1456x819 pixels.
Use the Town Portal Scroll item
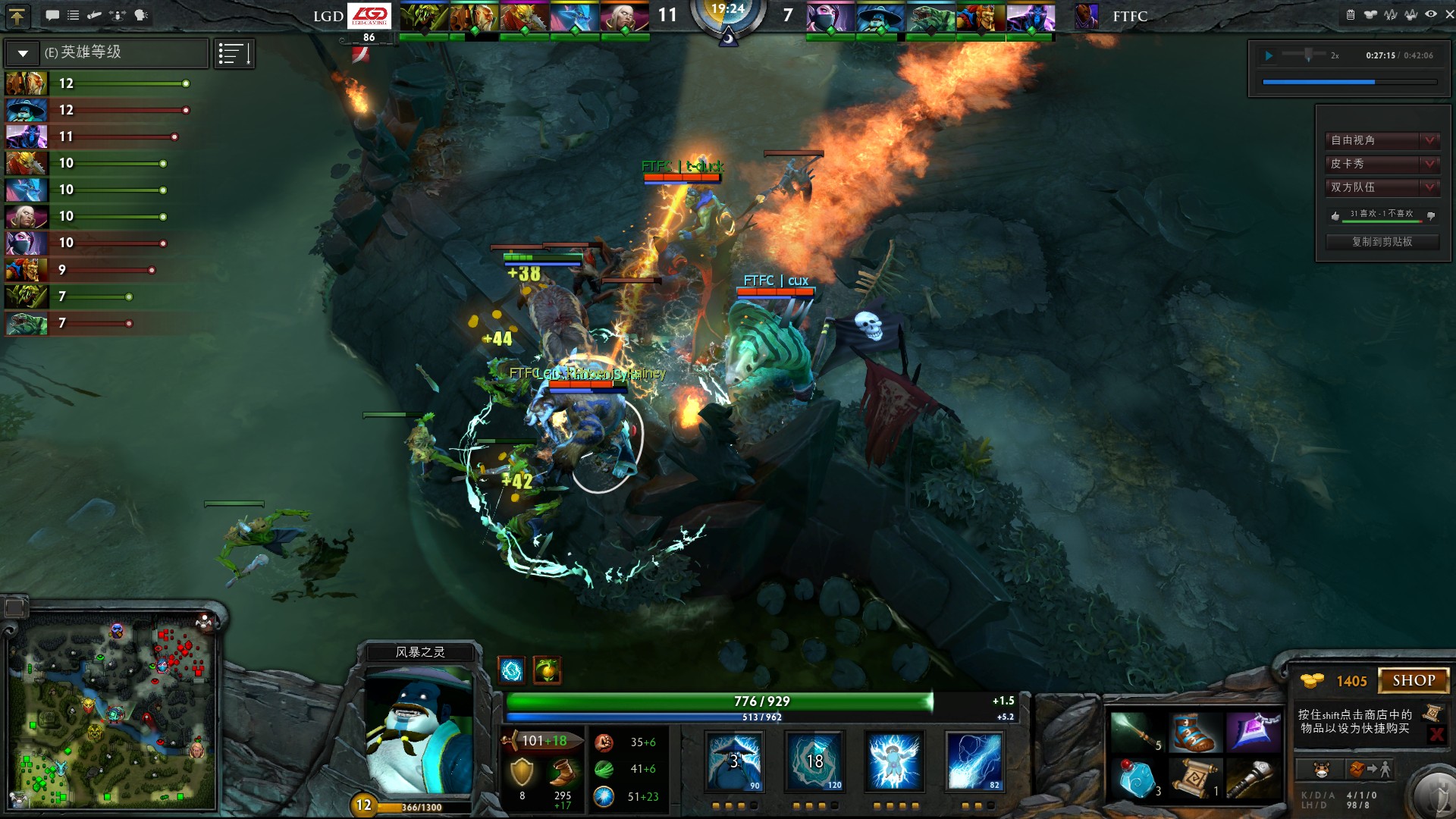[x=1194, y=779]
